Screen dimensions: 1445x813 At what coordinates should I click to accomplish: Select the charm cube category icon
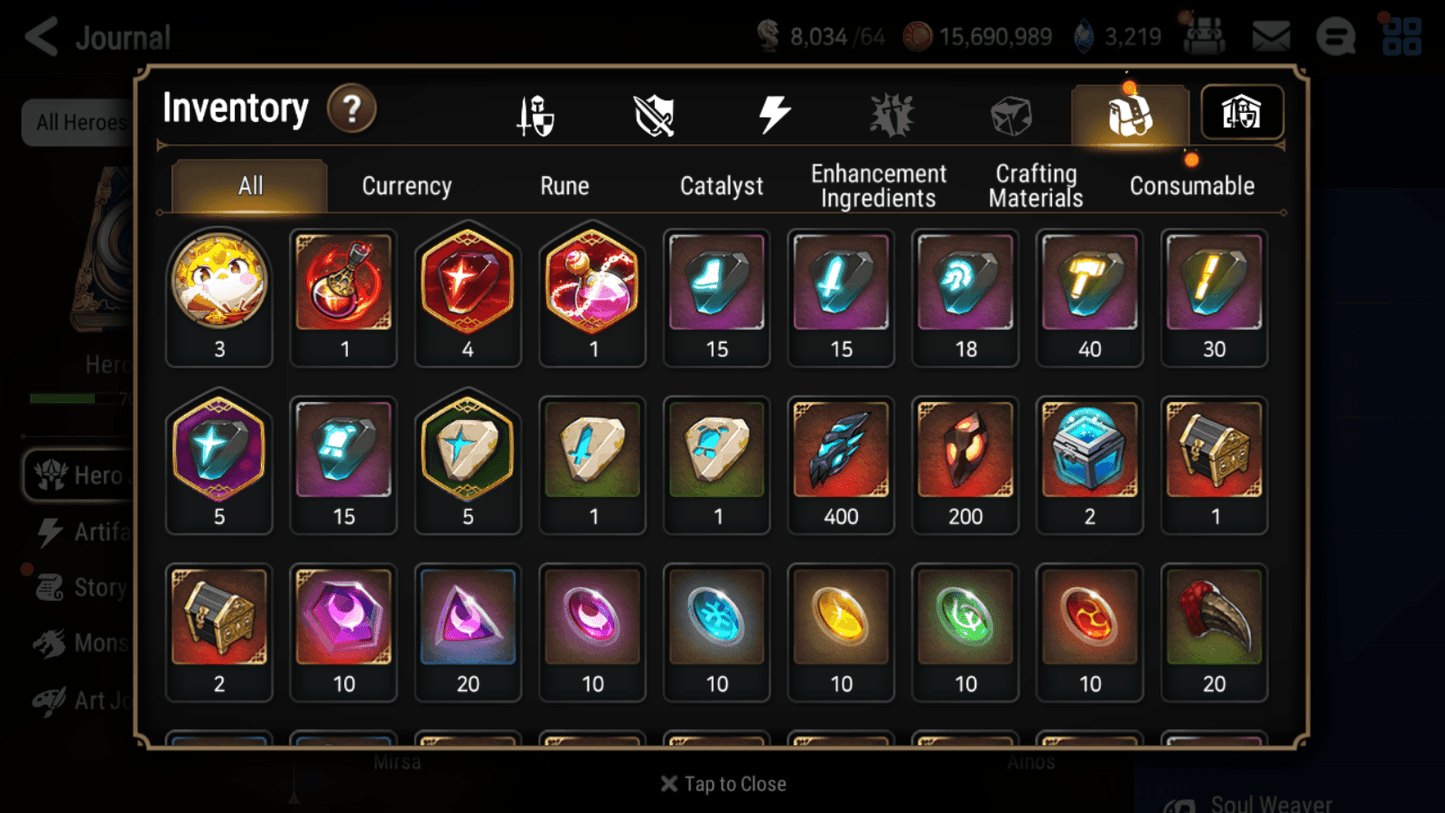(1010, 113)
